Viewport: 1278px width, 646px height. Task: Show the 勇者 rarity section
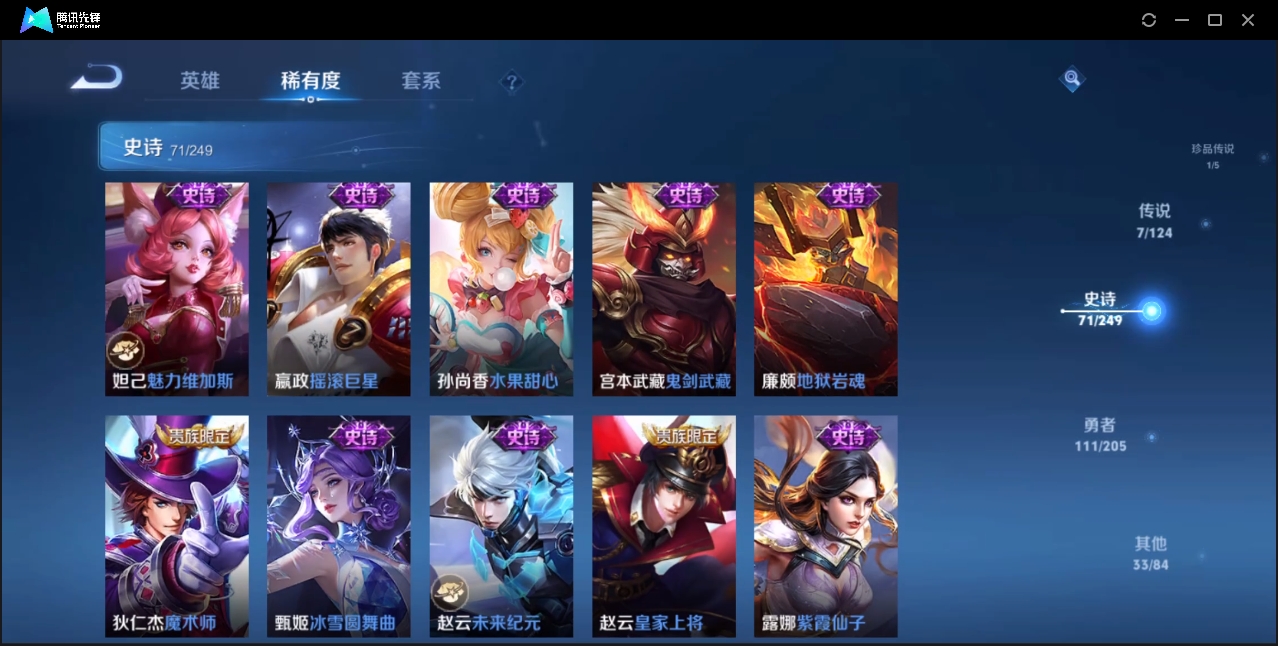(1100, 434)
